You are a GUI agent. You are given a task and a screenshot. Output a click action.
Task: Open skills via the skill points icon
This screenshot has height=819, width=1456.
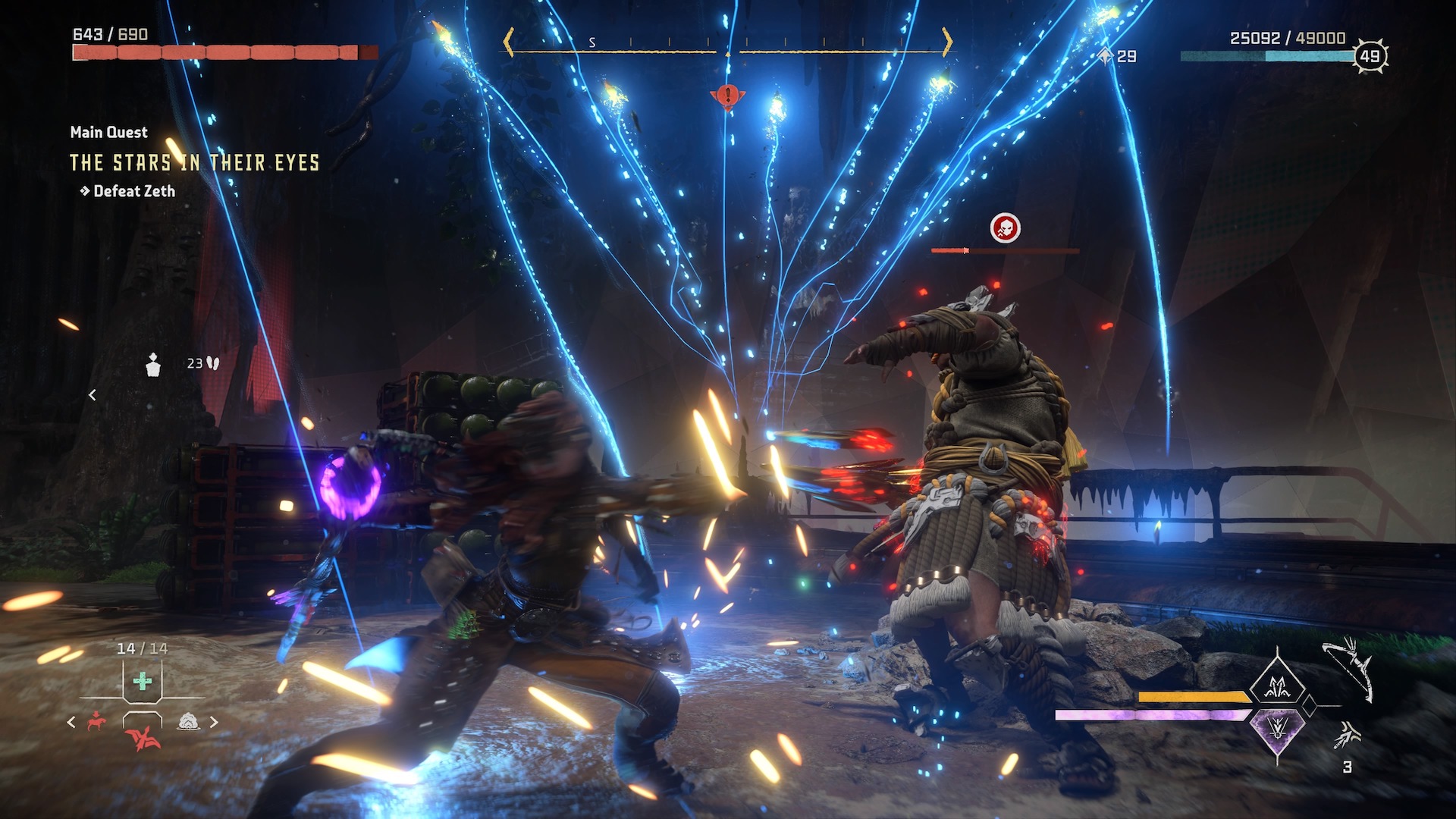1106,56
